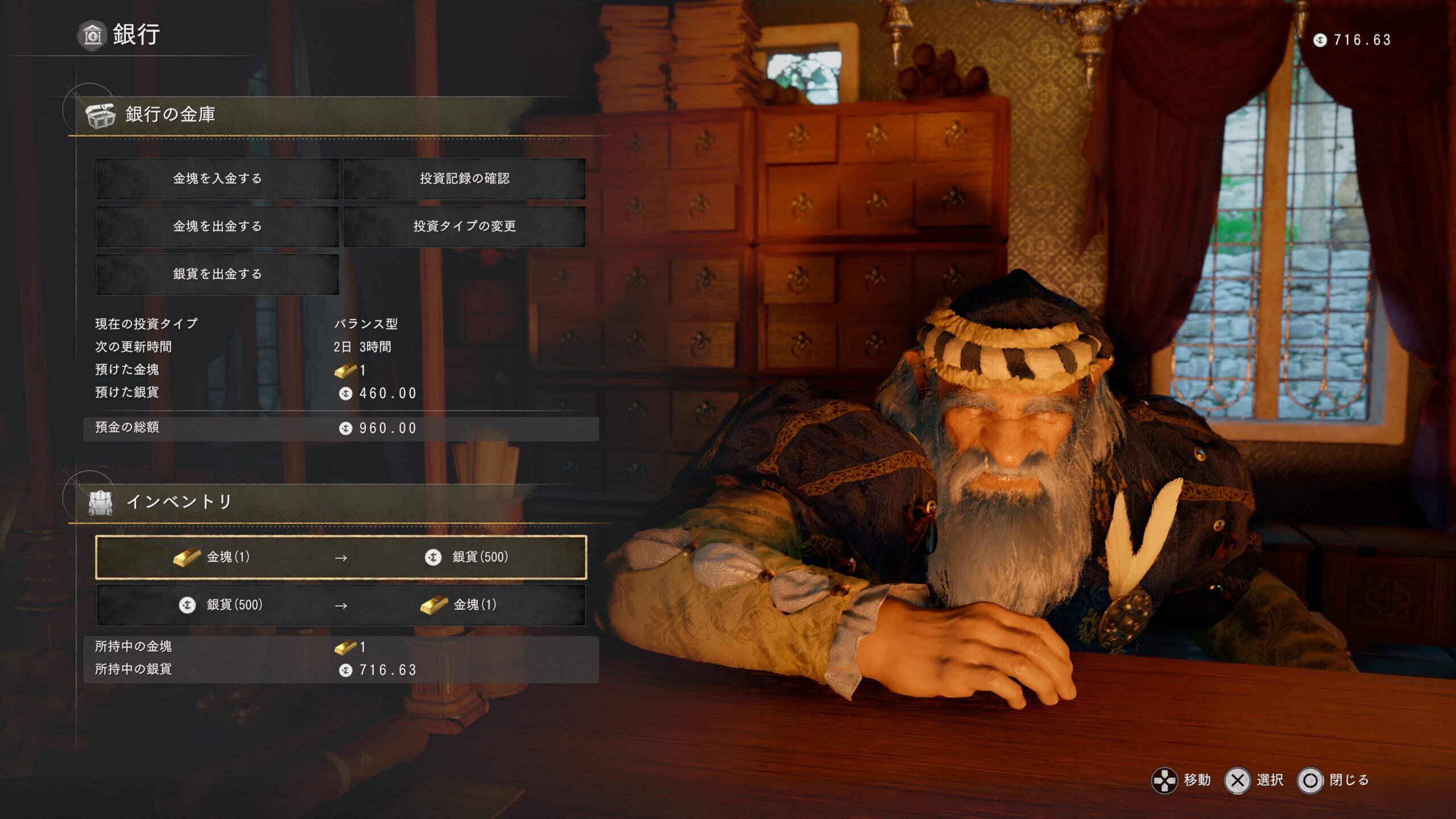Viewport: 1456px width, 819px height.
Task: Convert 銀貨(500) into 金塊(1)
Action: 341,605
